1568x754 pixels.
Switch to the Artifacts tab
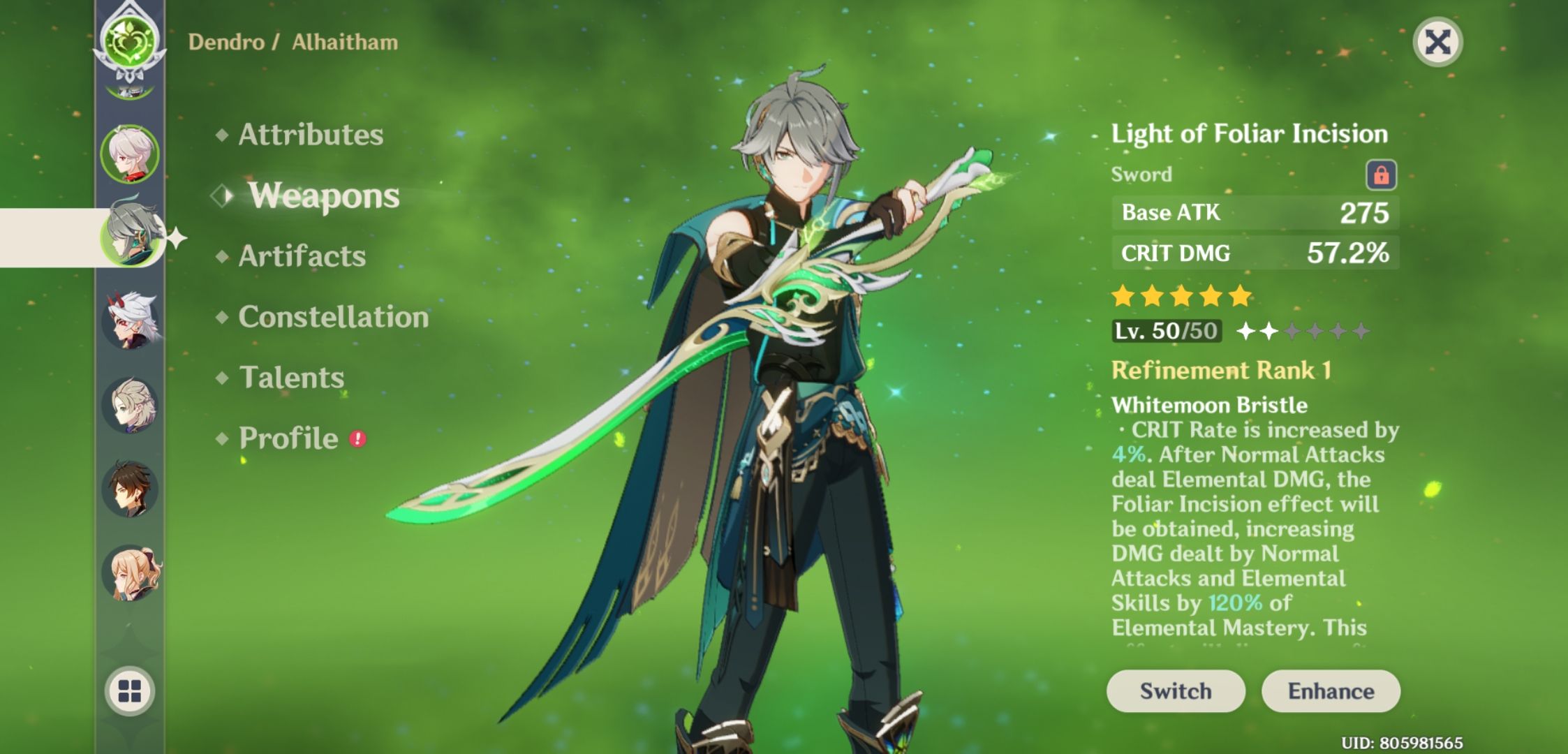[300, 257]
